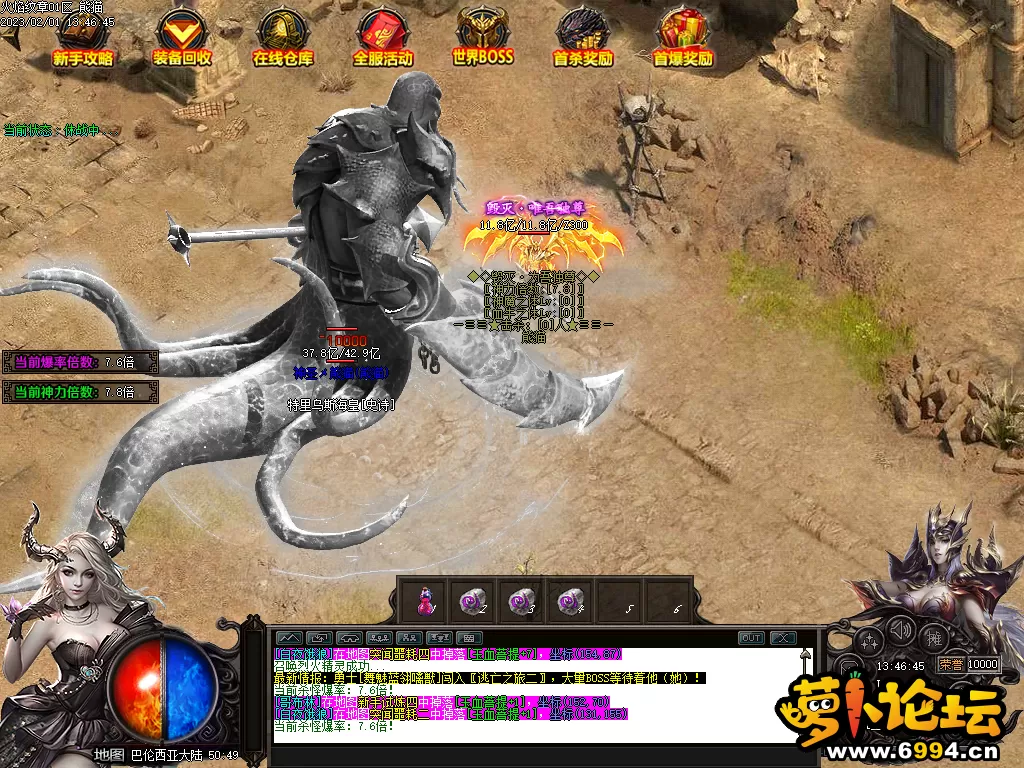Open the 新手攻略 beginner guide
Screen dimensions: 1024x768
[83, 40]
